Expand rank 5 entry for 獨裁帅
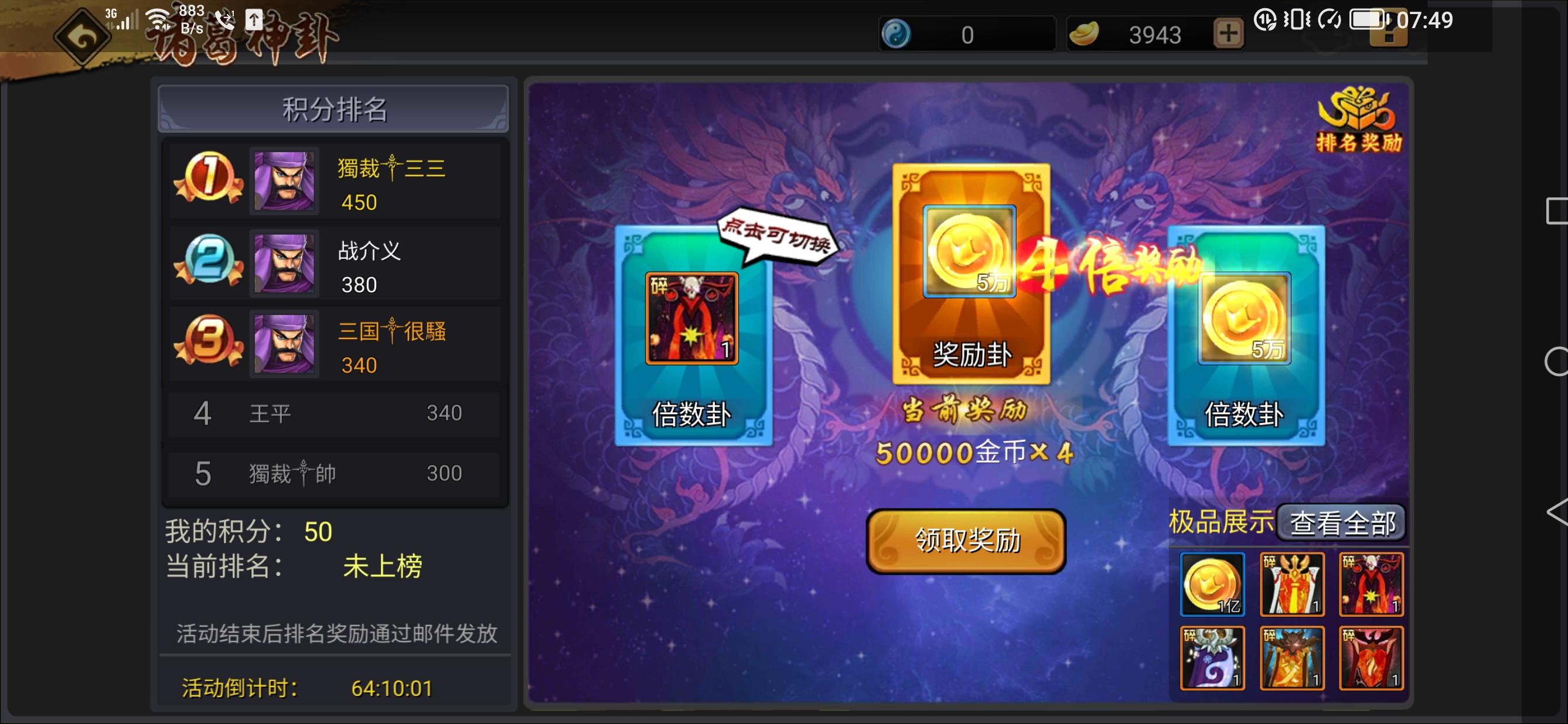 coord(333,473)
